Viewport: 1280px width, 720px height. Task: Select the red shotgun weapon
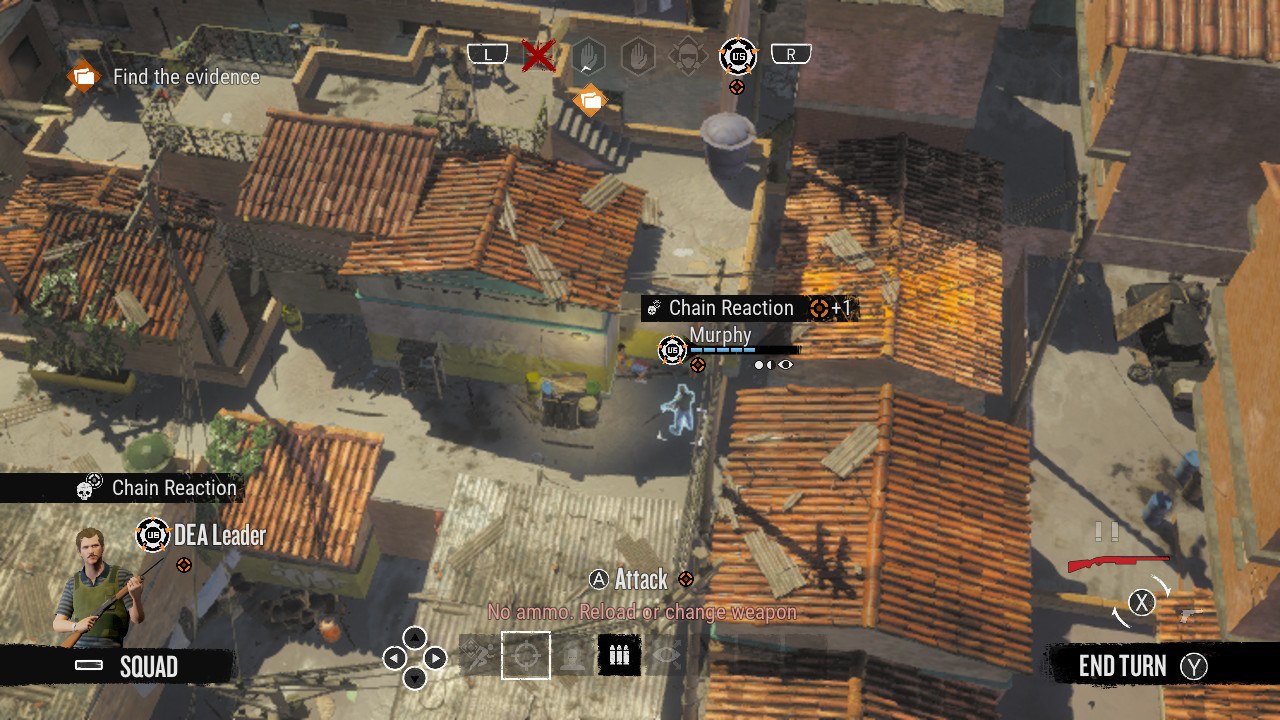pyautogui.click(x=1117, y=563)
